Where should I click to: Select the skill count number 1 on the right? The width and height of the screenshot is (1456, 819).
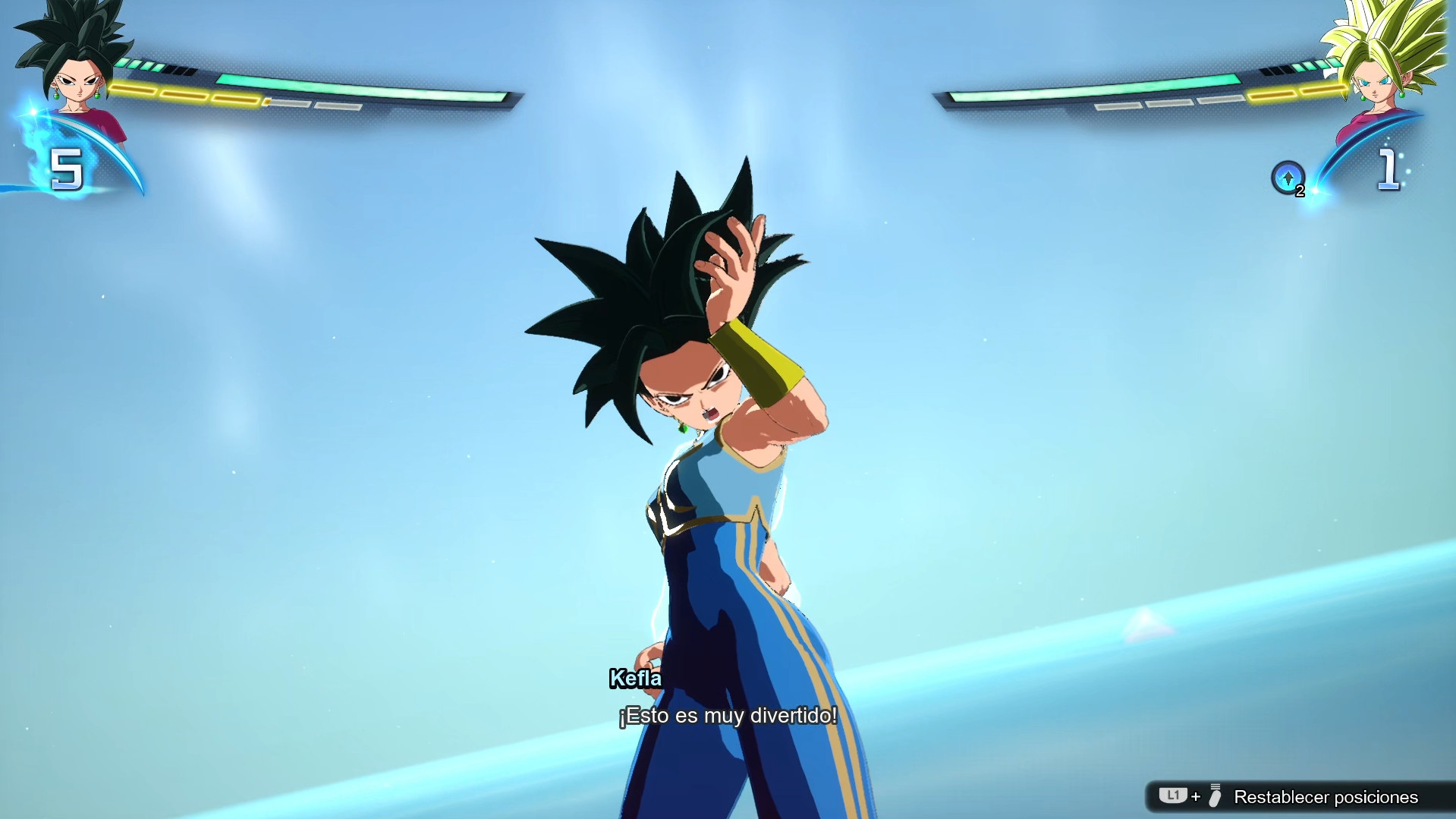tap(1390, 169)
